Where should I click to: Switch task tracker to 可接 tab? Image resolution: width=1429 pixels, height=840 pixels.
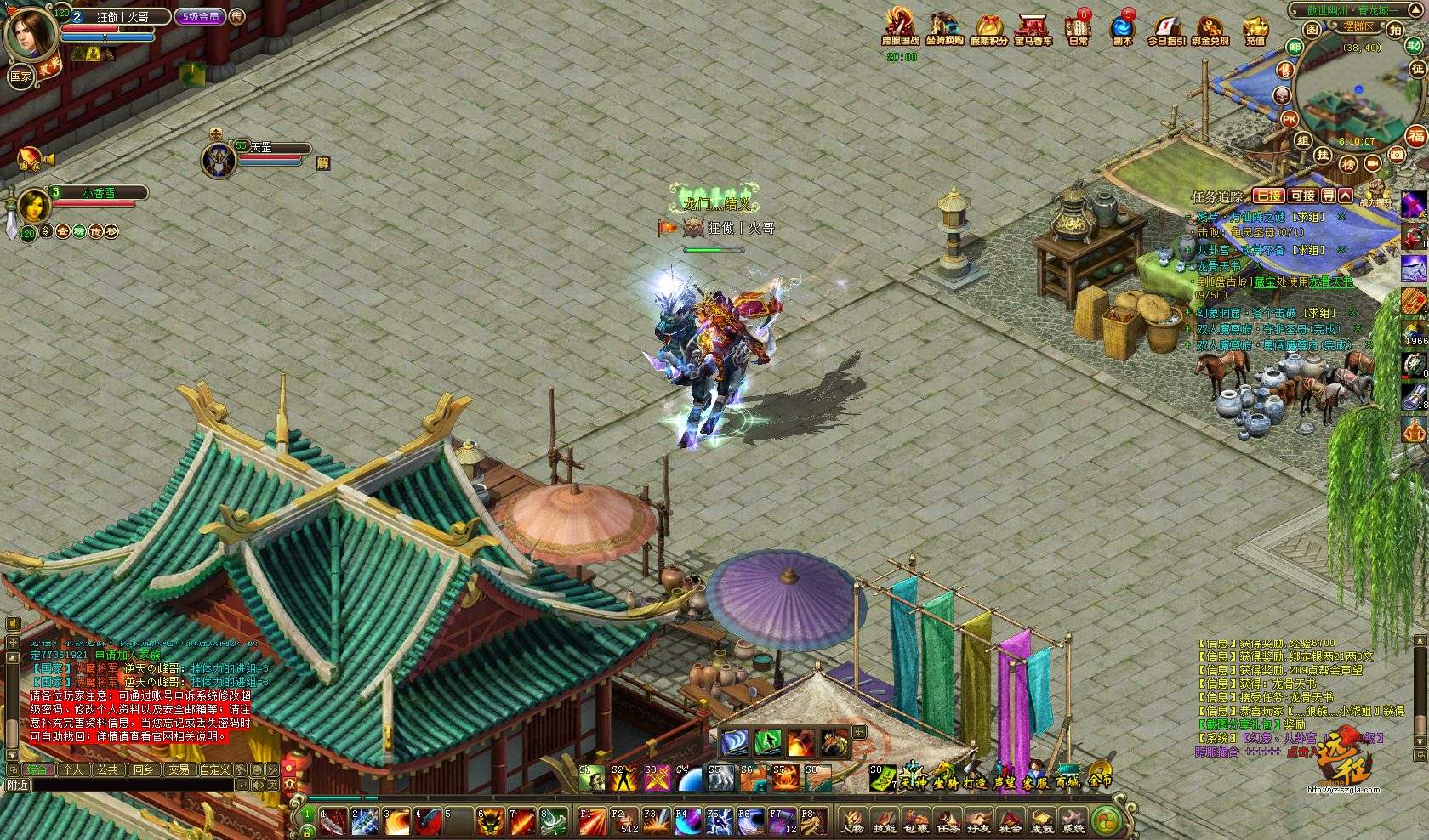(x=1302, y=196)
